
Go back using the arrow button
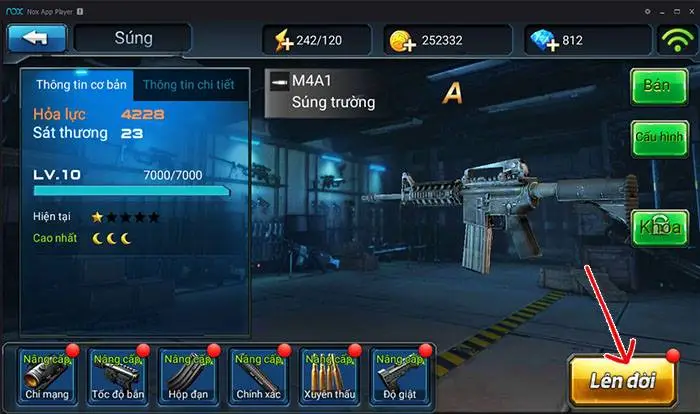tap(37, 39)
